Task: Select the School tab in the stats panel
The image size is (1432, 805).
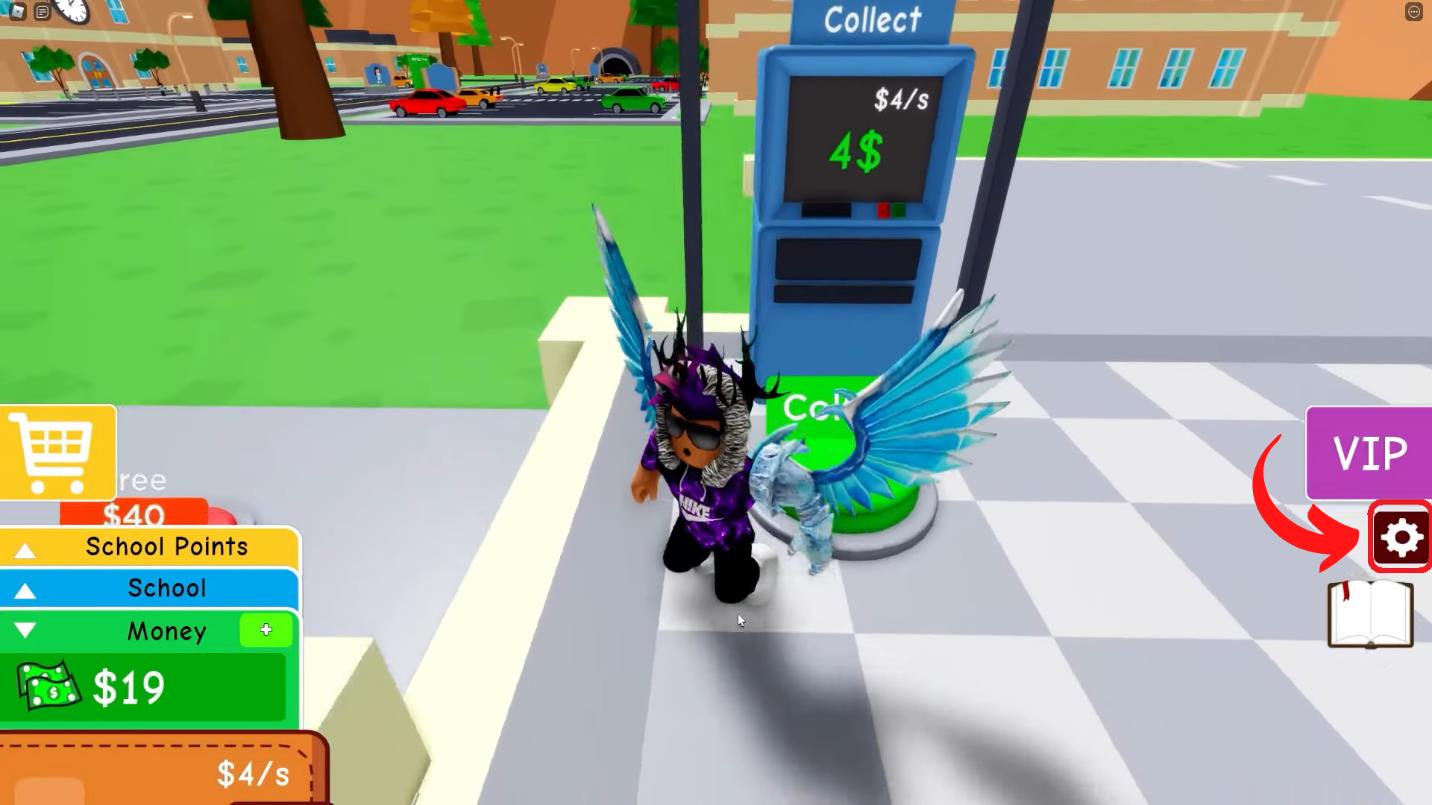Action: (167, 588)
